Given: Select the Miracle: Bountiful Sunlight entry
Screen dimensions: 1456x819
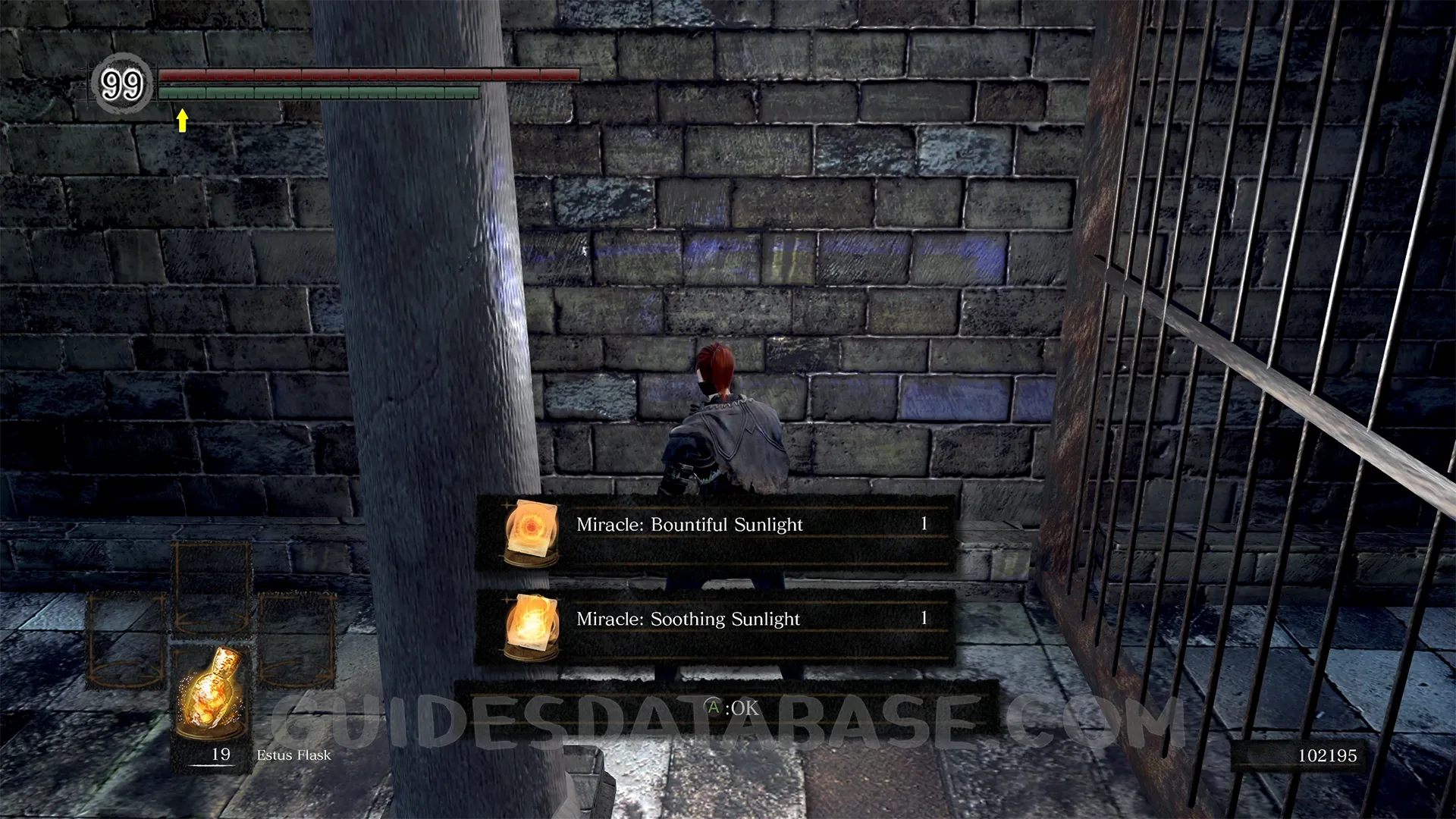Looking at the screenshot, I should (x=714, y=526).
